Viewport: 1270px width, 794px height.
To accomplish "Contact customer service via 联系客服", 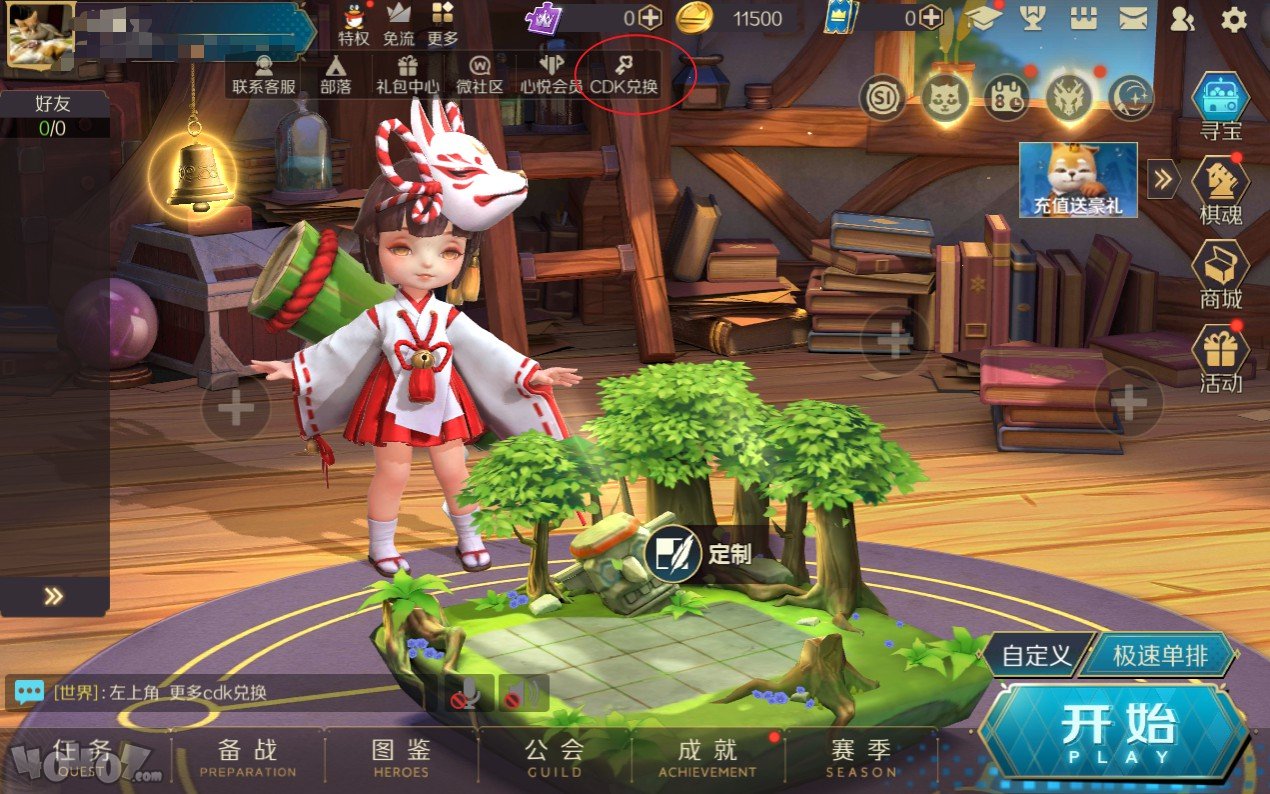I will (264, 75).
